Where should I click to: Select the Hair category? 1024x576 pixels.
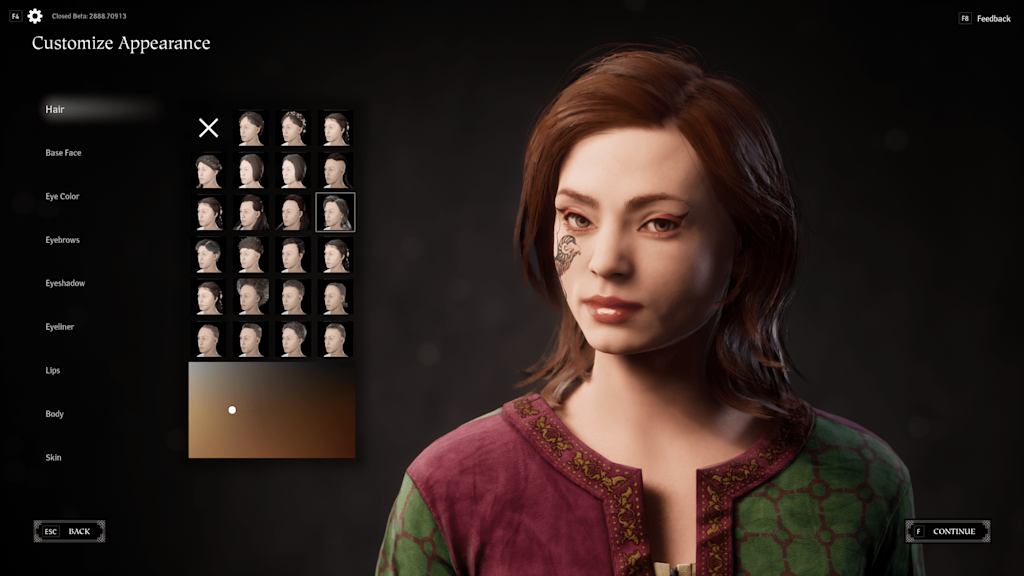[x=55, y=109]
